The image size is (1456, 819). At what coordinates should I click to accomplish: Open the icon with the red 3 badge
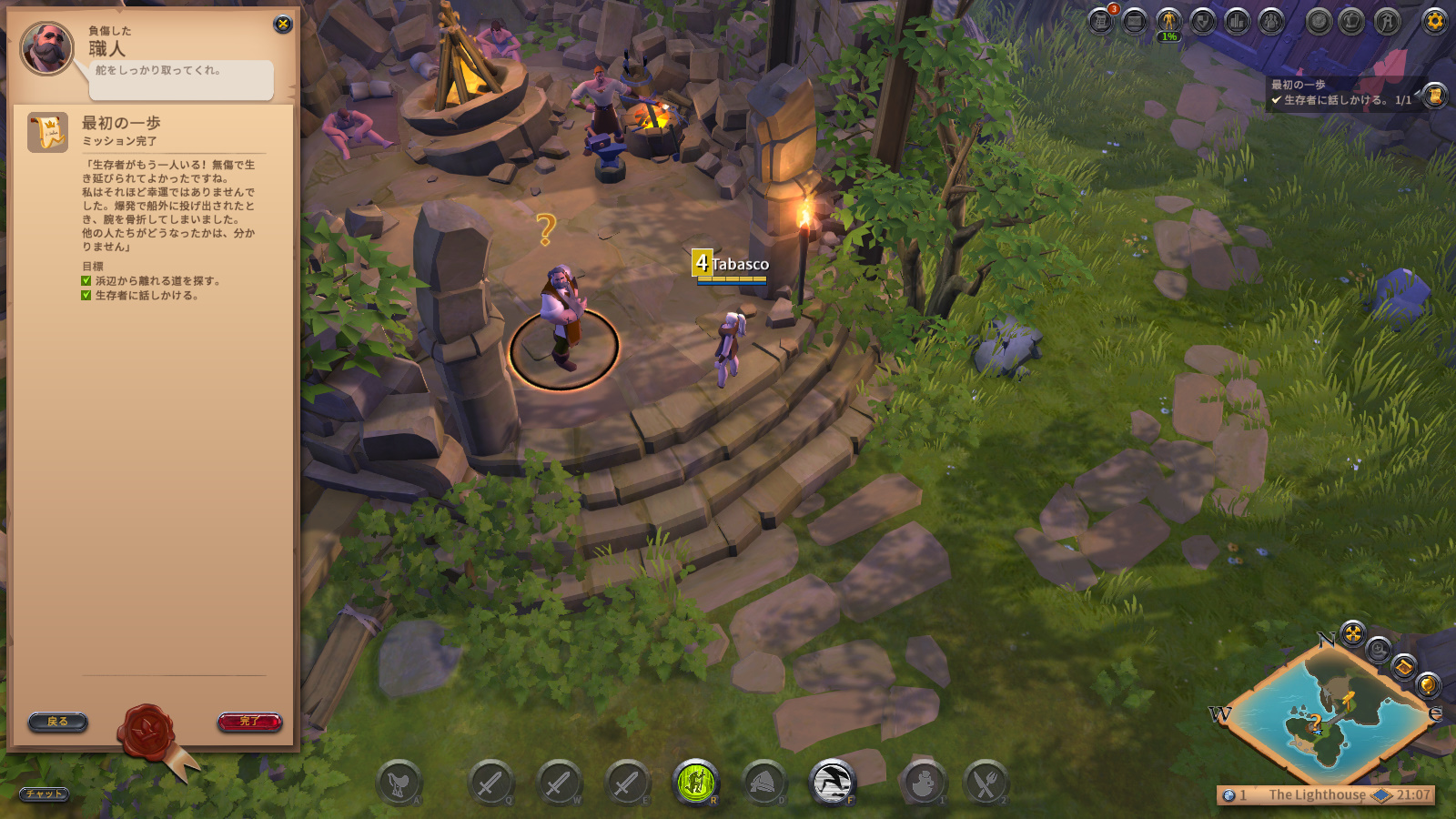[1101, 21]
